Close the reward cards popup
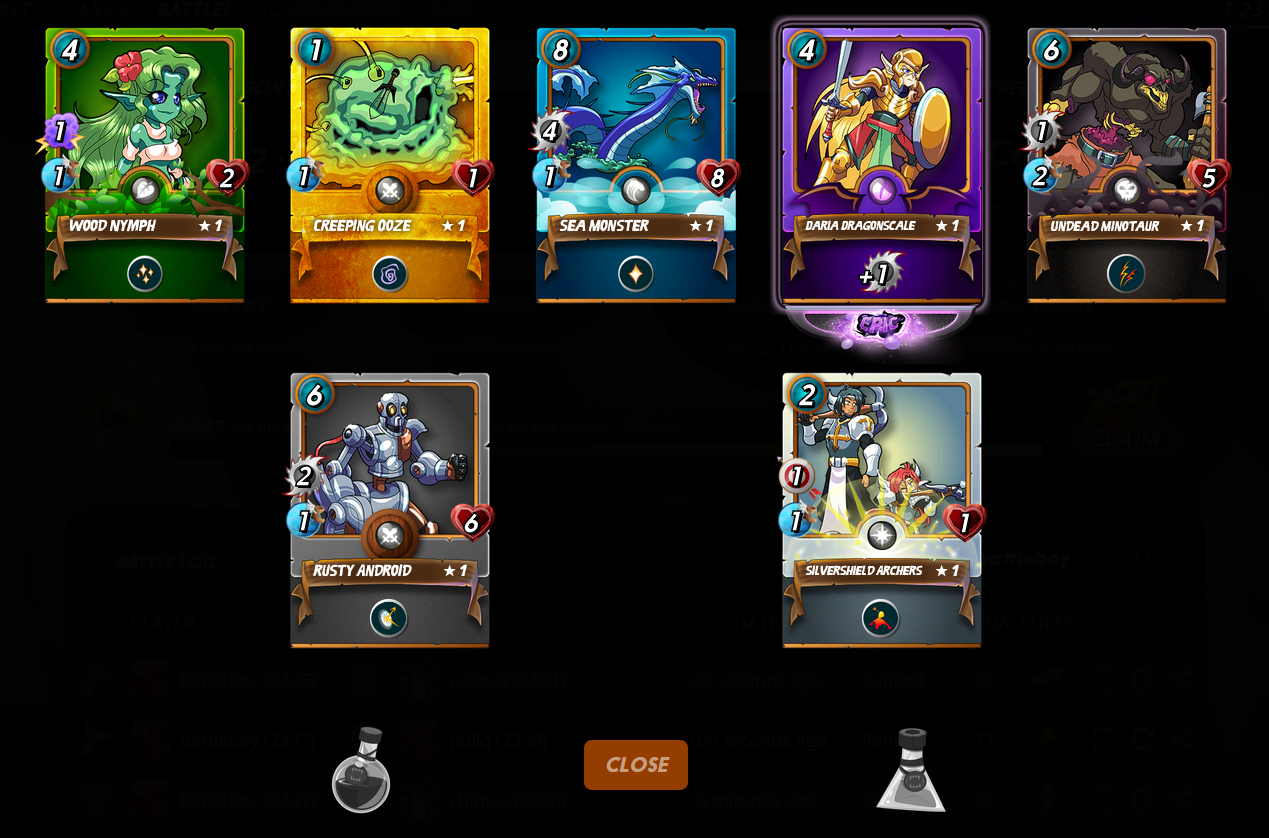1269x838 pixels. point(635,765)
